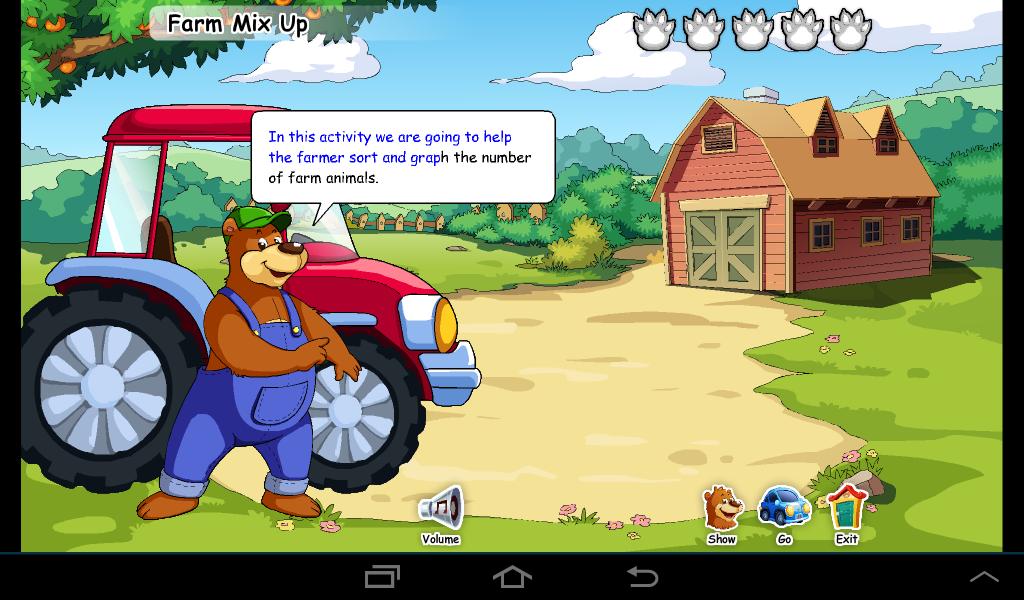This screenshot has width=1024, height=600.
Task: Go to the Android home screen
Action: (x=512, y=576)
